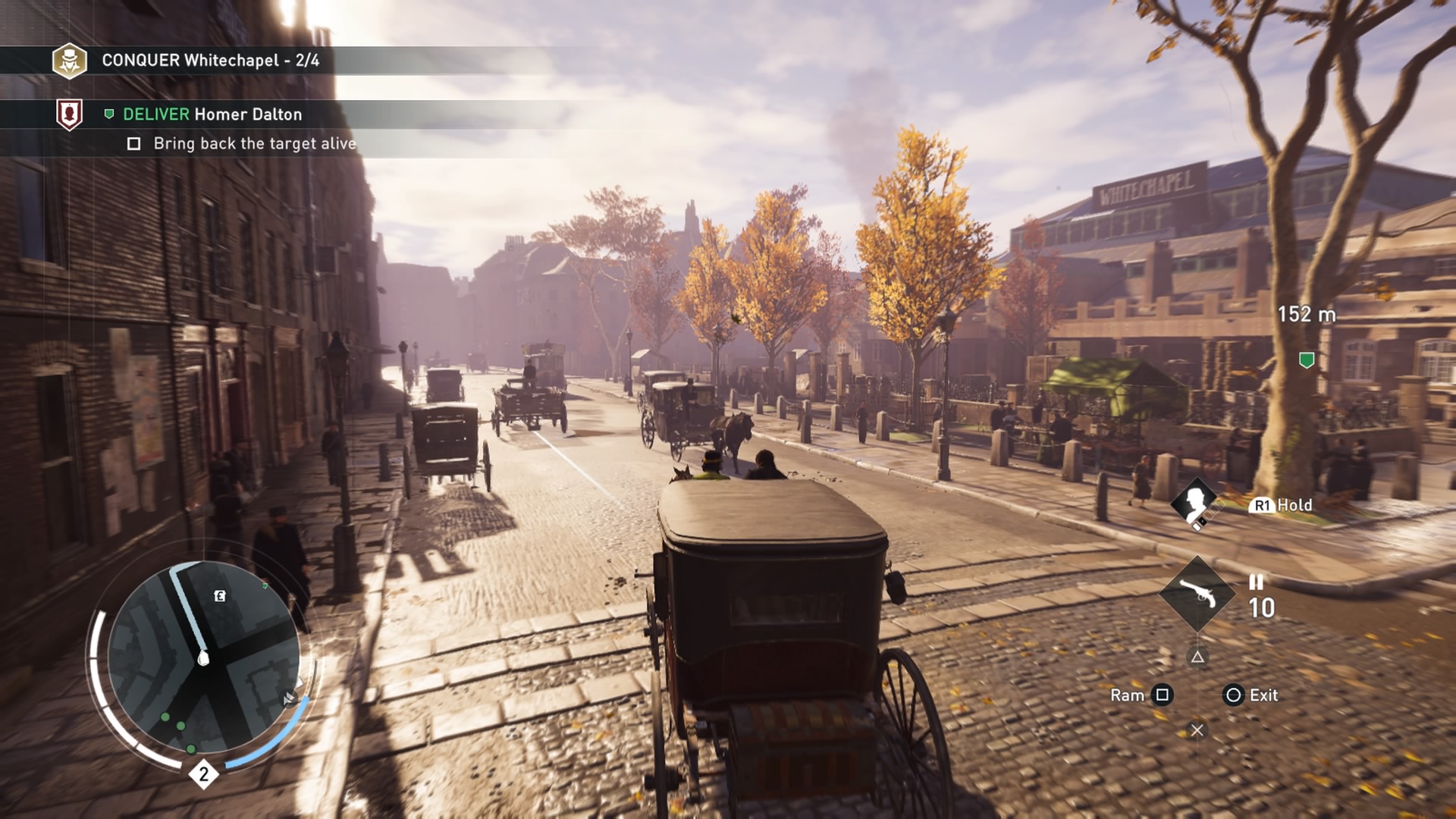The width and height of the screenshot is (1456, 819).
Task: Open the circular minimap
Action: 203,658
